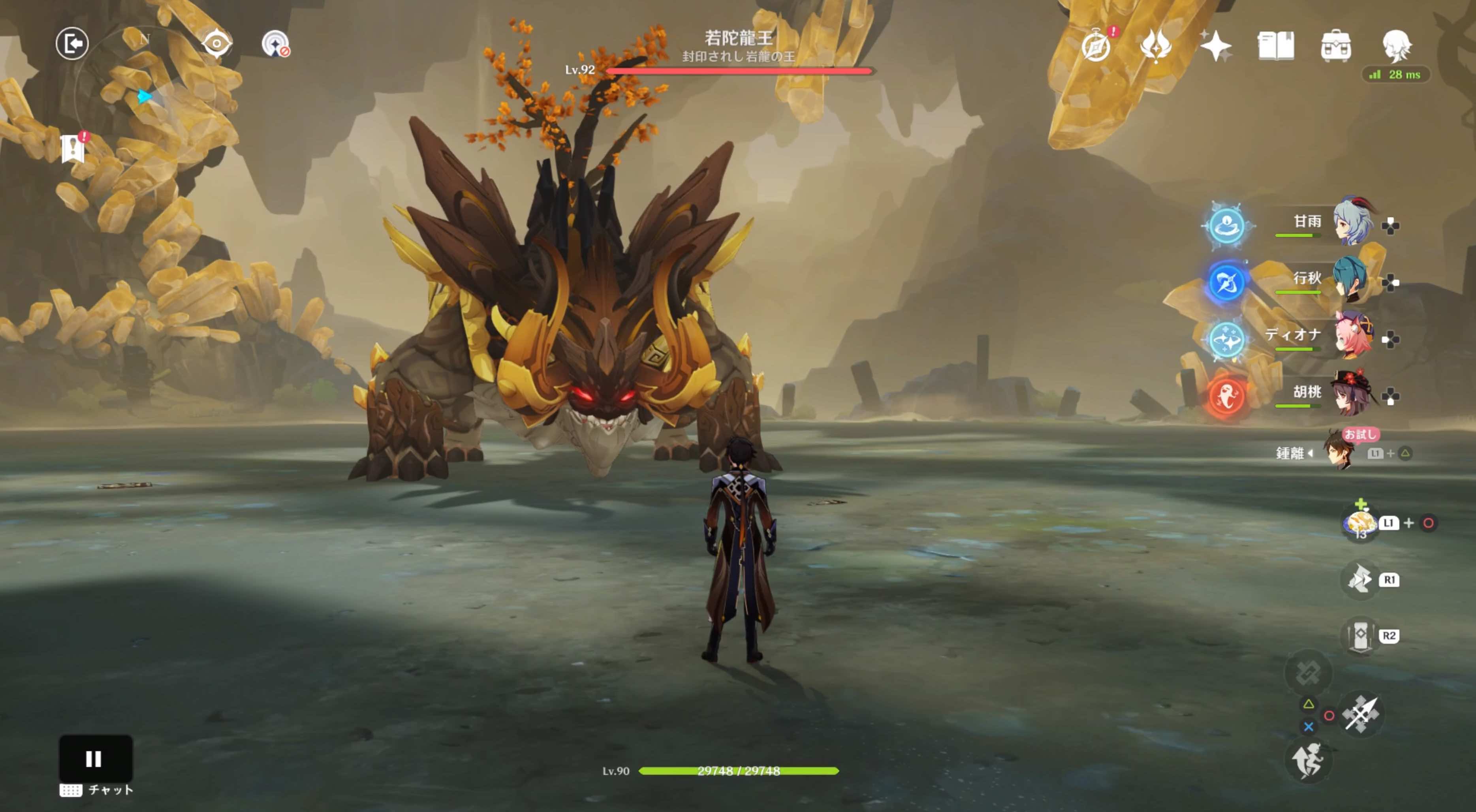Open the winged emblem menu icon

click(1155, 45)
